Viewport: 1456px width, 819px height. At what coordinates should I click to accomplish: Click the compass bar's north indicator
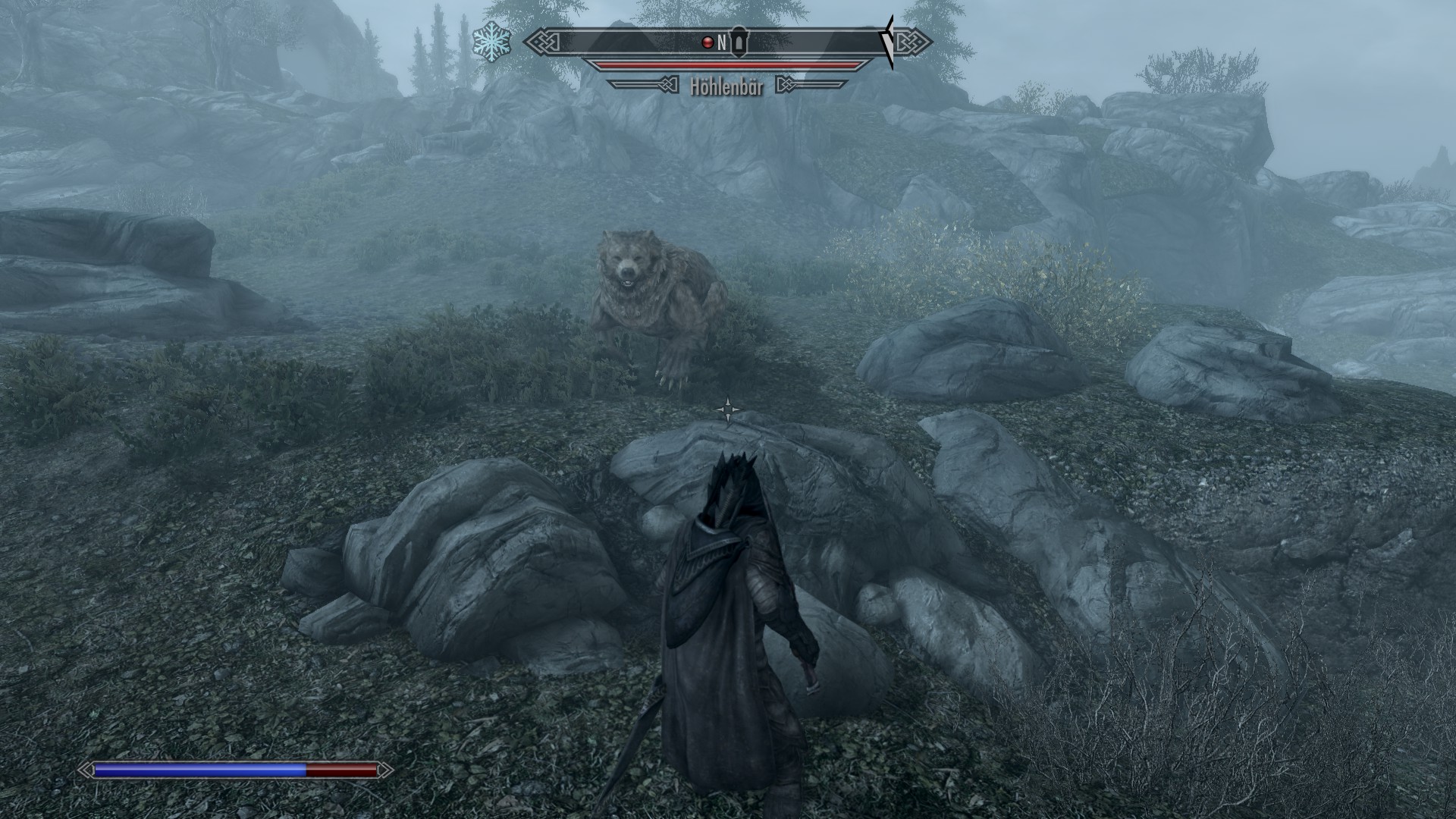[x=722, y=42]
